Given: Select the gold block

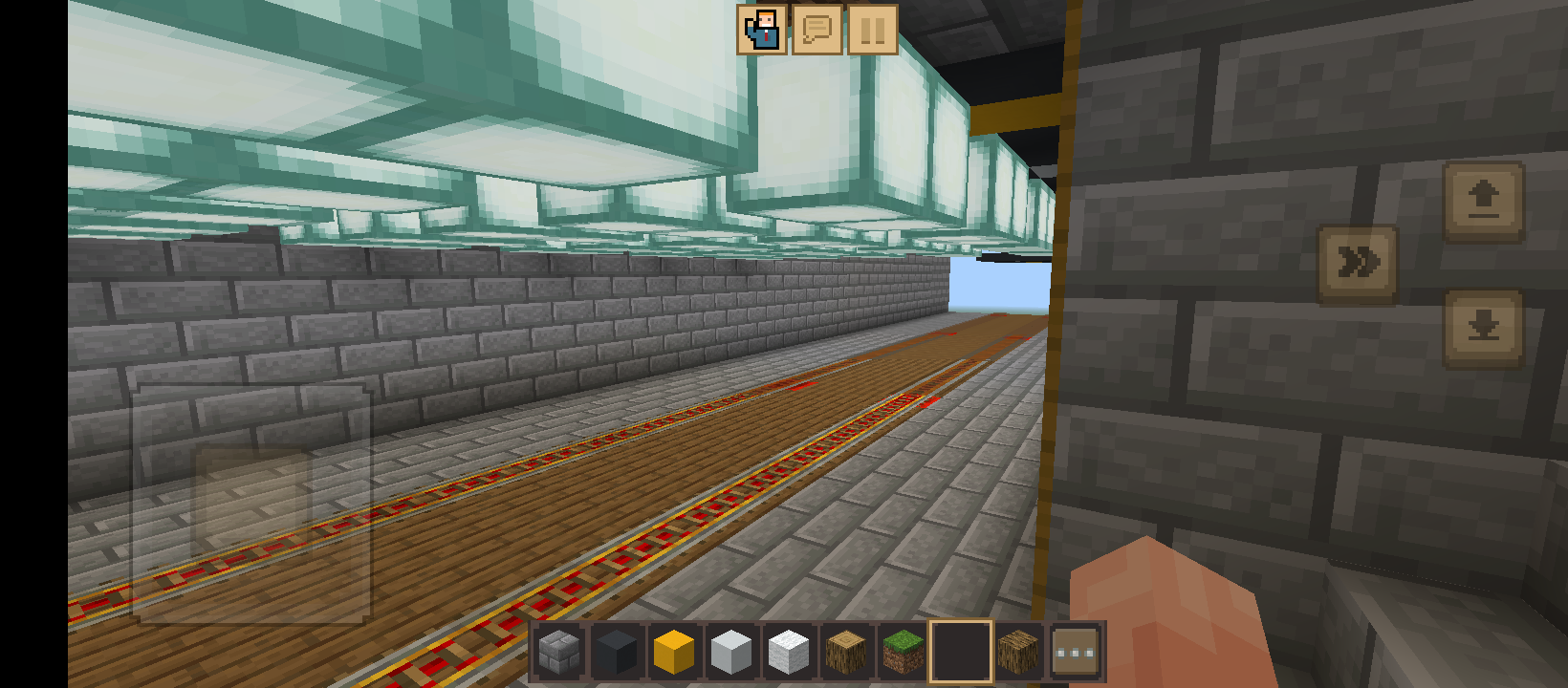Looking at the screenshot, I should click(672, 651).
